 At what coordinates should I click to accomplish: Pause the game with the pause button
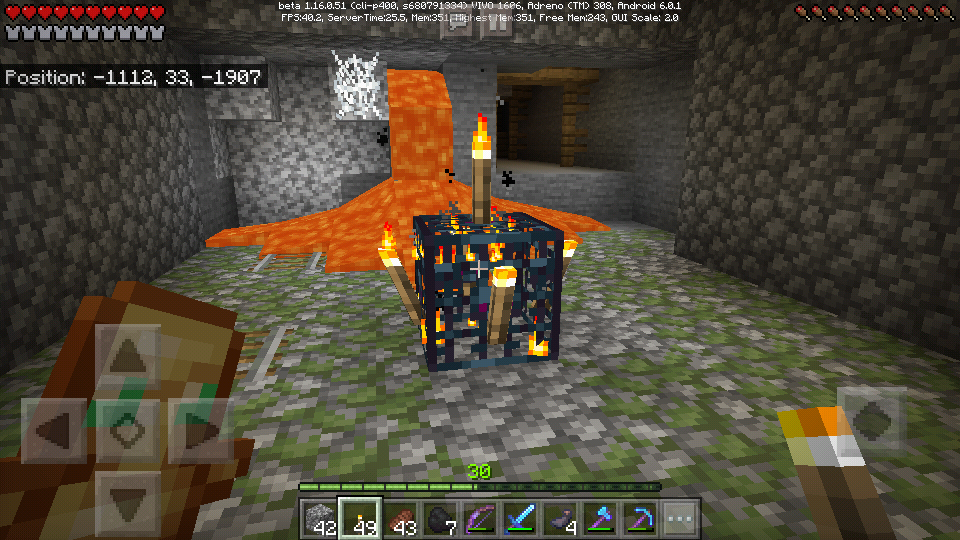[x=497, y=24]
